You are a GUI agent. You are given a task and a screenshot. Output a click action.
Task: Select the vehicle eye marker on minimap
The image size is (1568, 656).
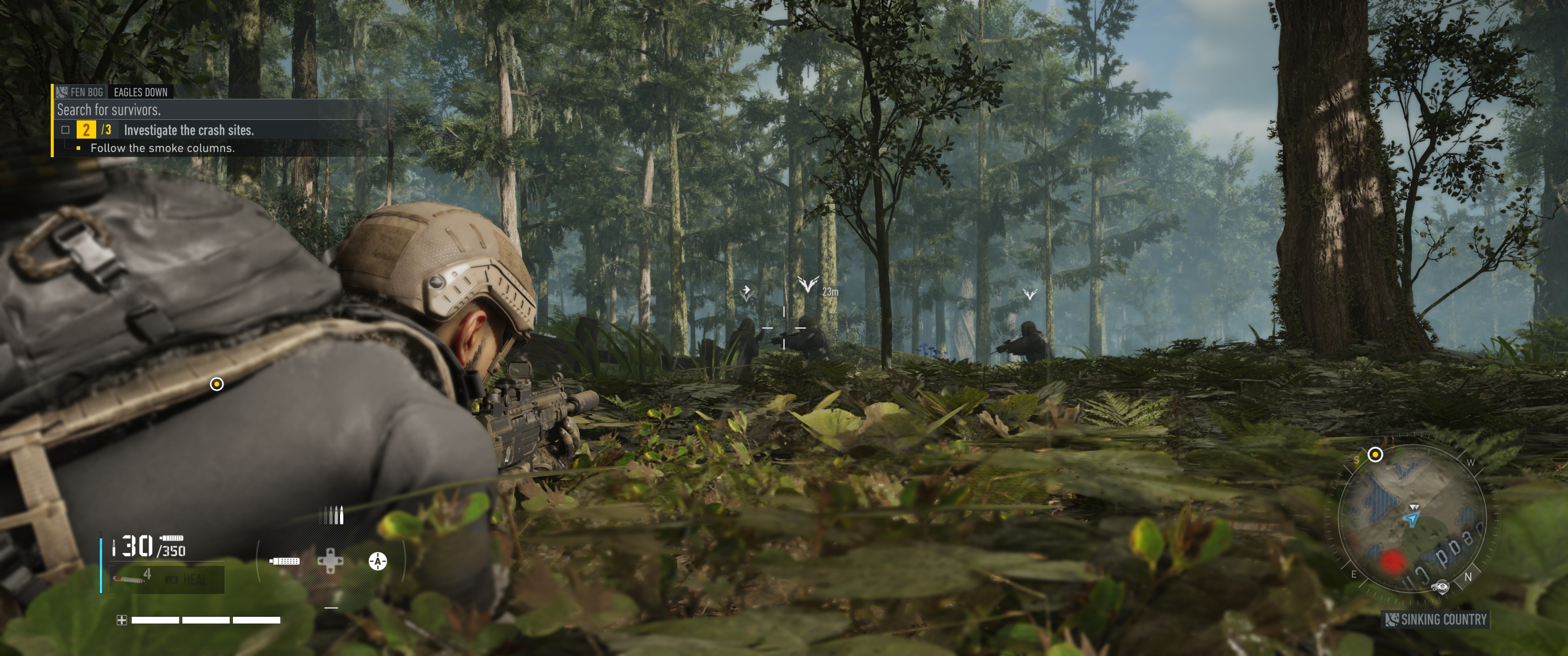1440,586
